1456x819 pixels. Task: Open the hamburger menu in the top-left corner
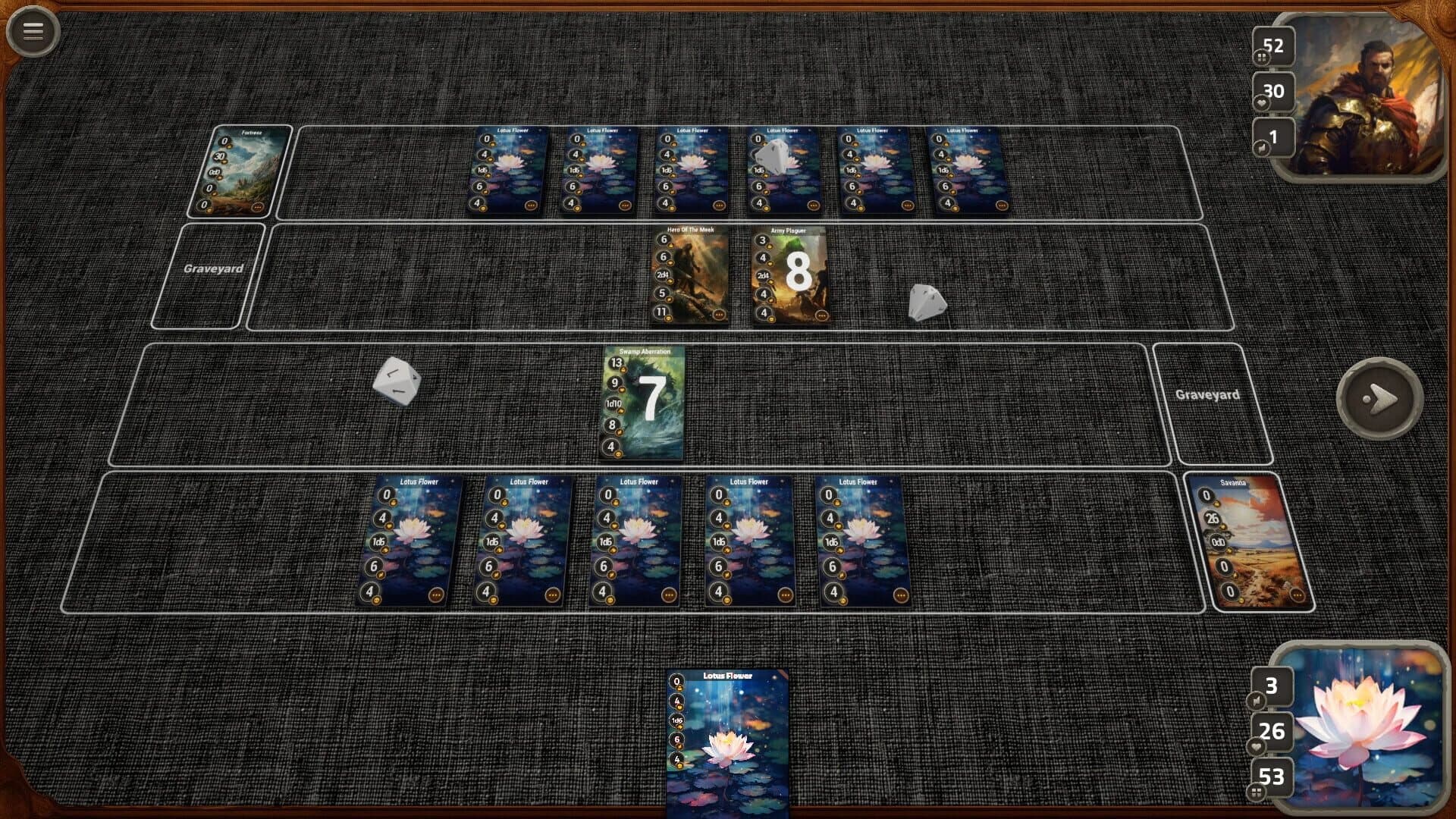click(x=31, y=31)
